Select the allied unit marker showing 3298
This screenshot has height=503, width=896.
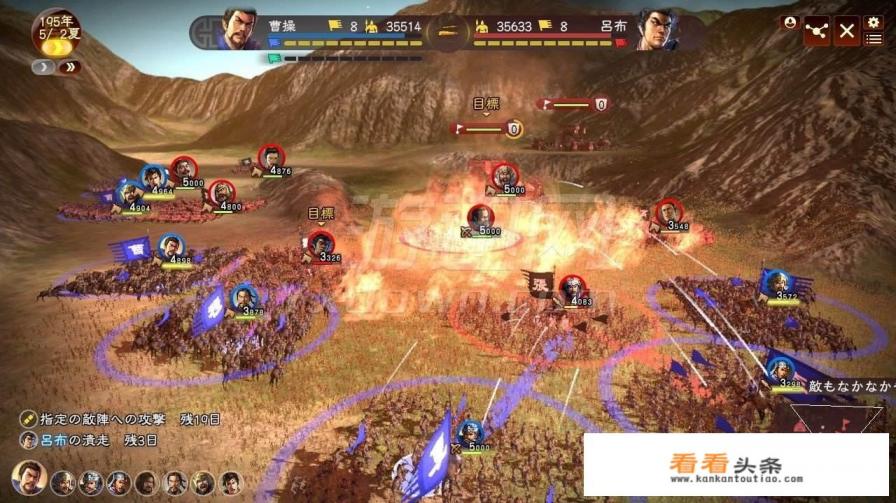click(782, 369)
